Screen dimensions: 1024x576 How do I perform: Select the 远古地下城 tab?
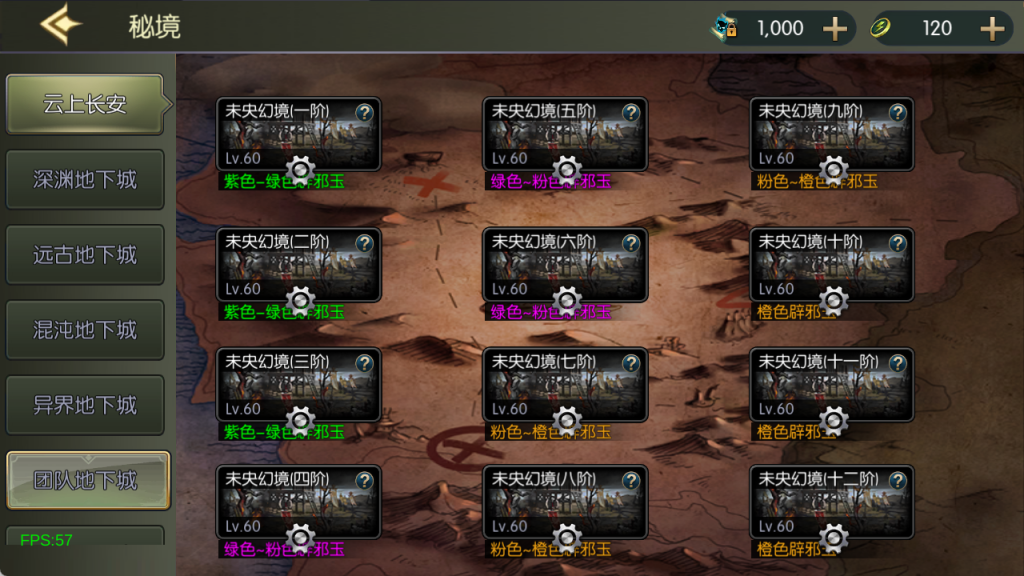click(x=85, y=255)
